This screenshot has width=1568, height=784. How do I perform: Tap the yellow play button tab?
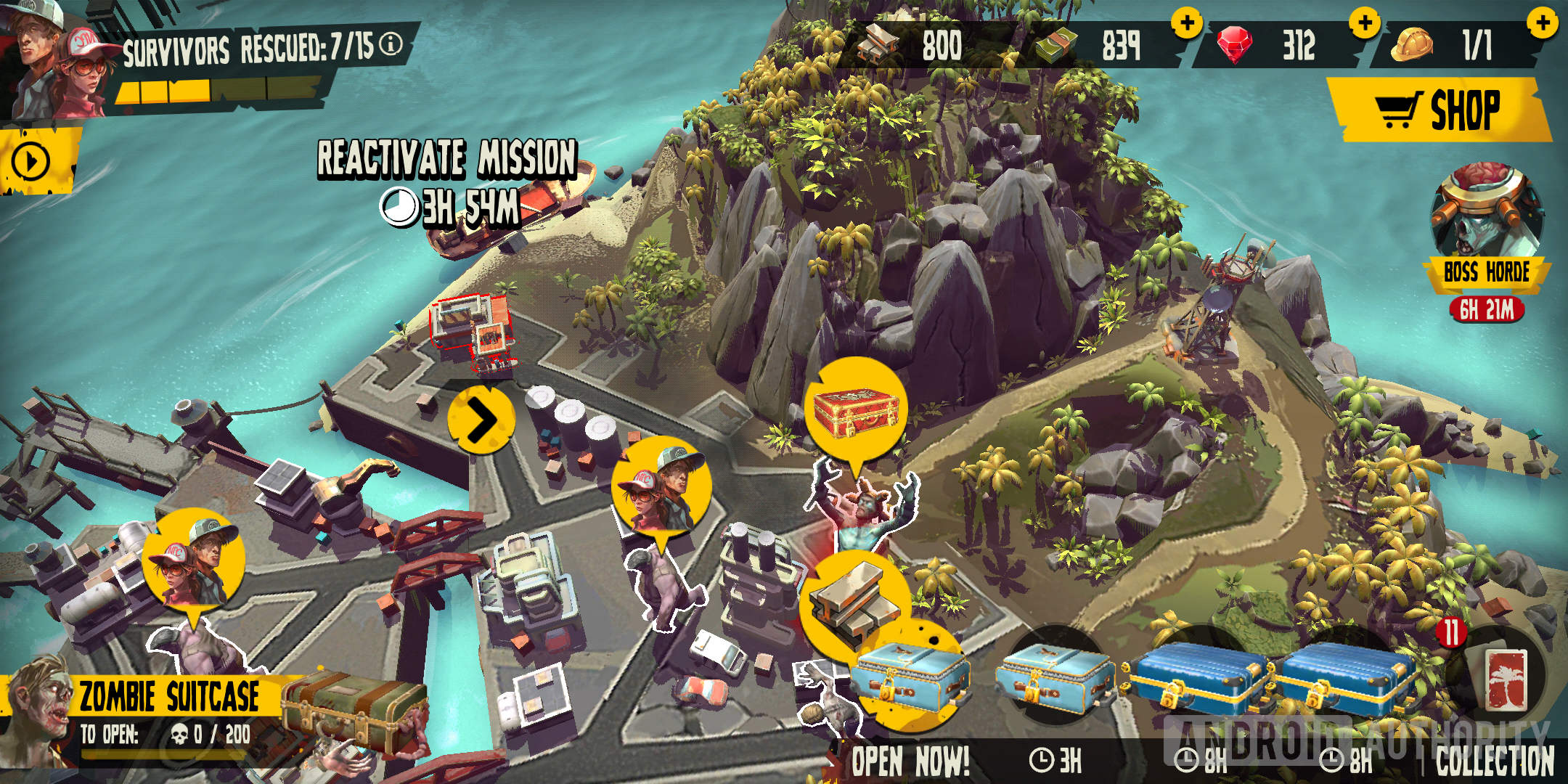click(x=32, y=161)
